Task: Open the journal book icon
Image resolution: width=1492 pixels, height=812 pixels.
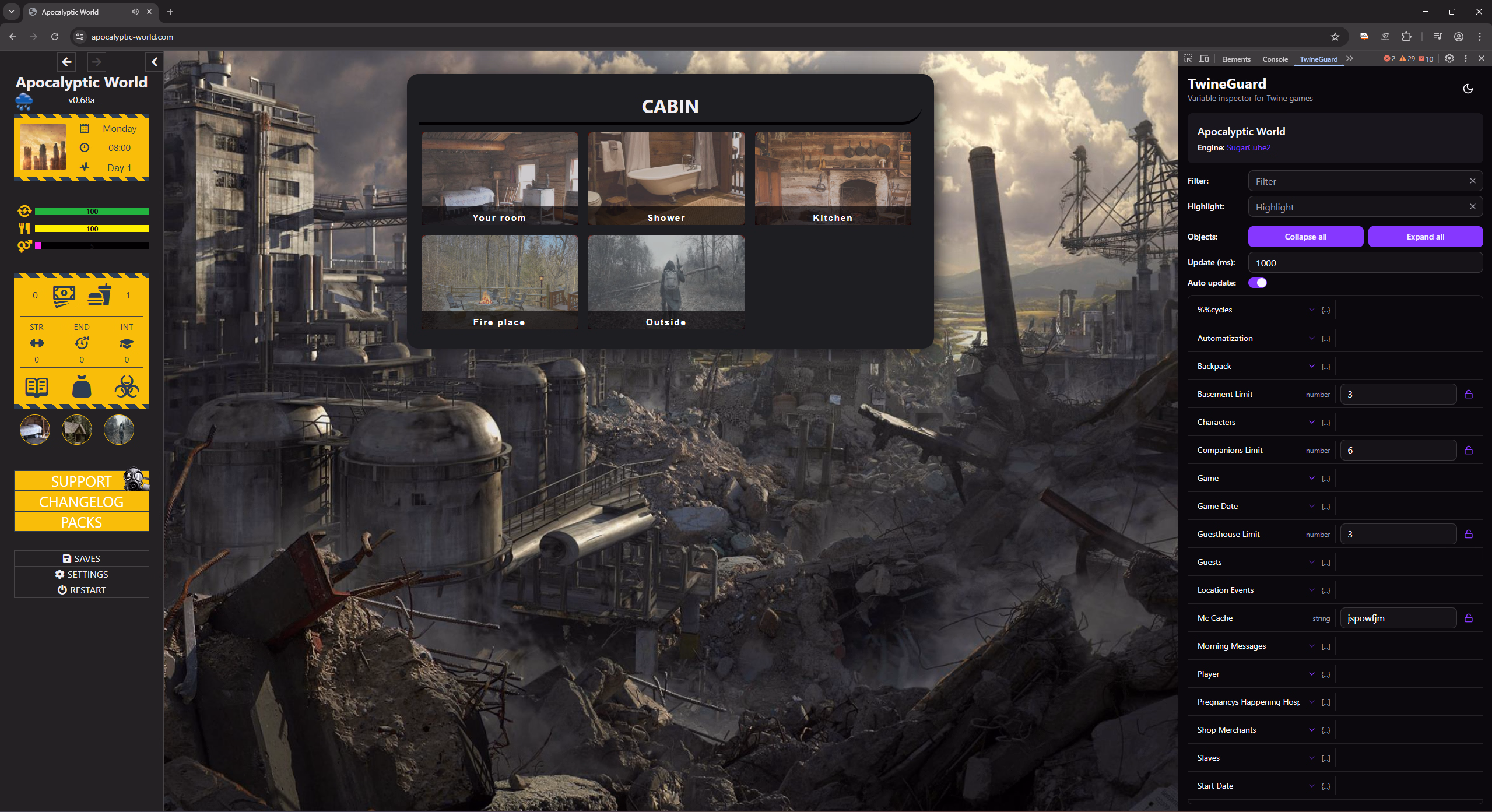Action: pos(37,387)
